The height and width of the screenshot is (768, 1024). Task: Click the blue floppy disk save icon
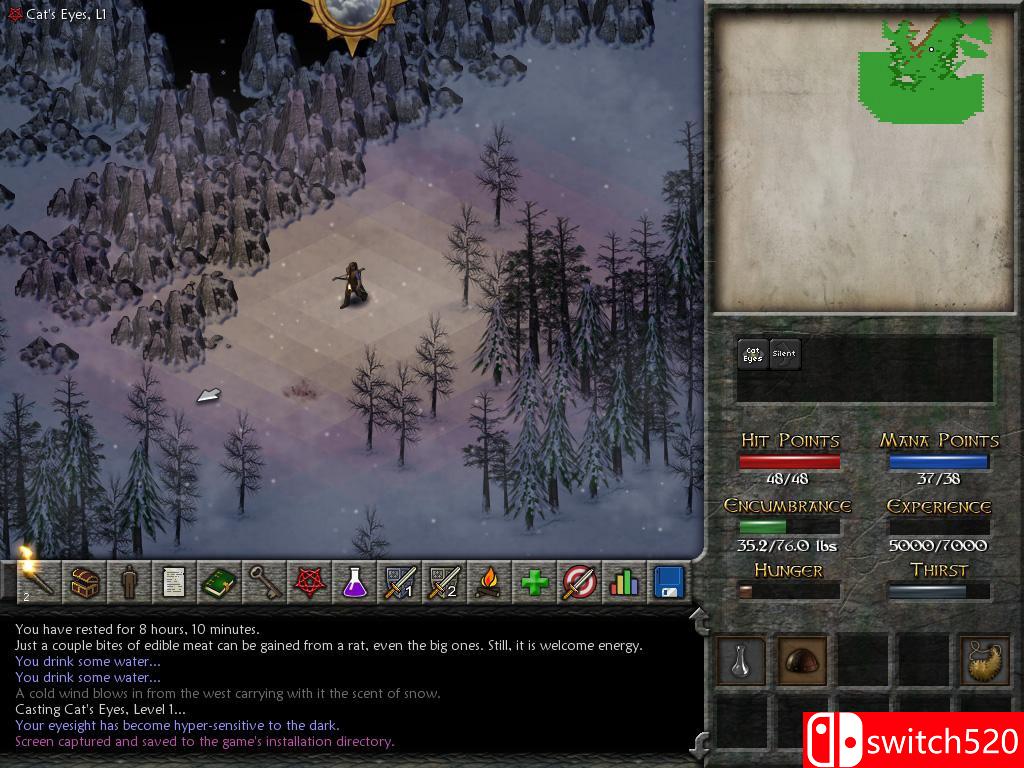coord(667,581)
